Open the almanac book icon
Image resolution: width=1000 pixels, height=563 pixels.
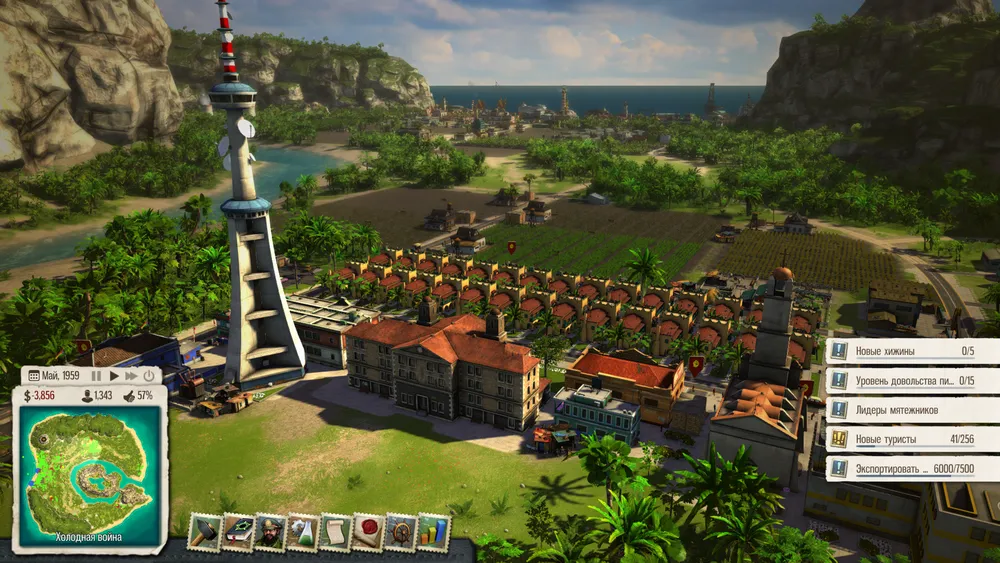(237, 531)
